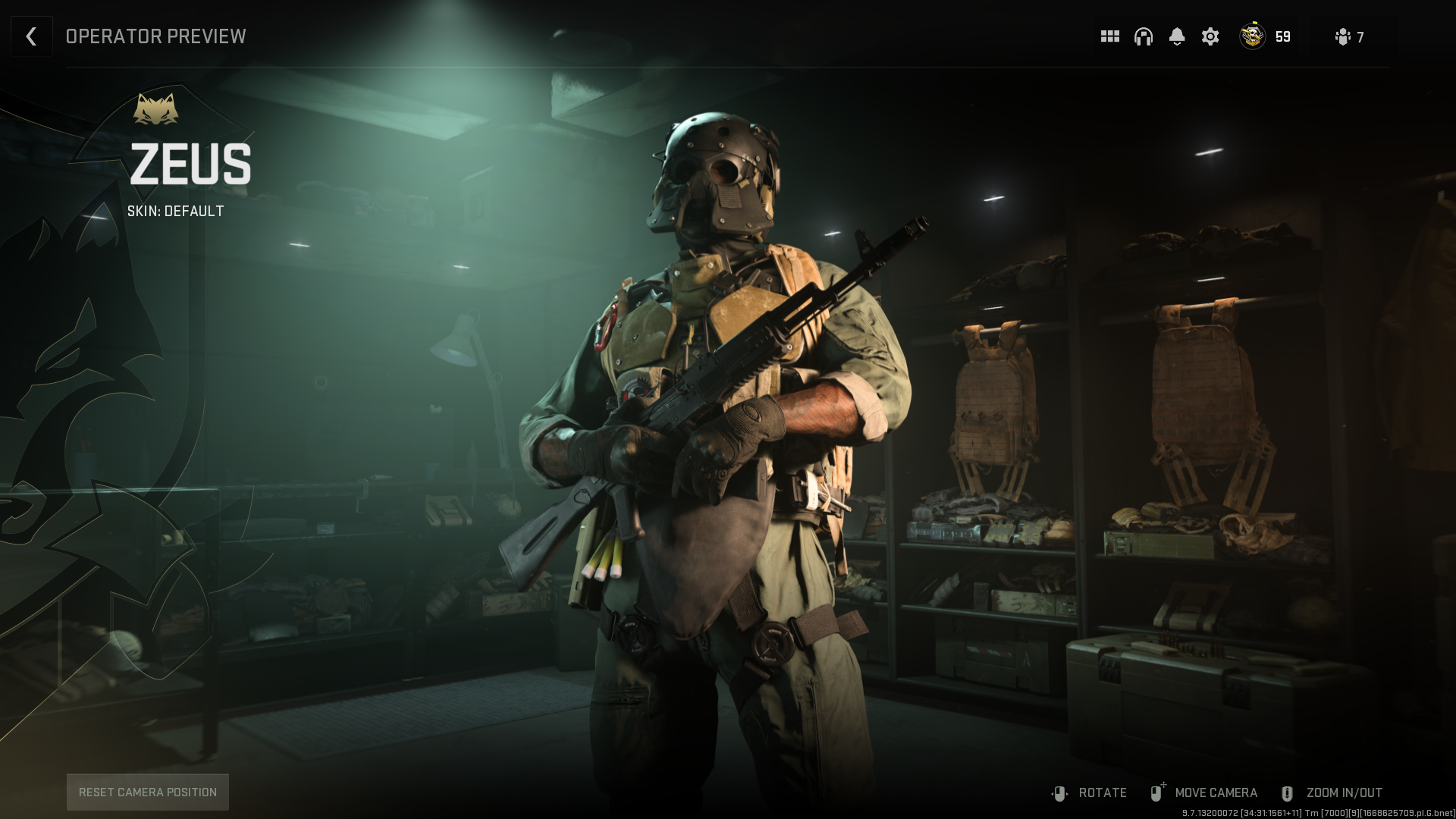
Task: Open the social friends list
Action: click(1349, 37)
